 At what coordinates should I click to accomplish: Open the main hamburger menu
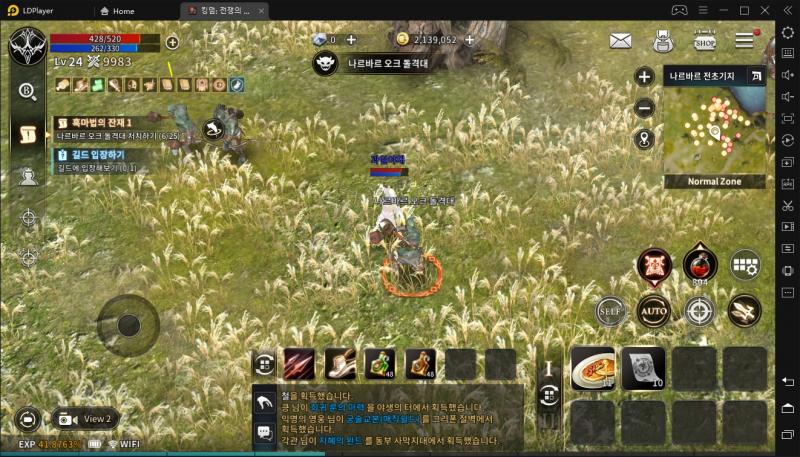coord(745,41)
